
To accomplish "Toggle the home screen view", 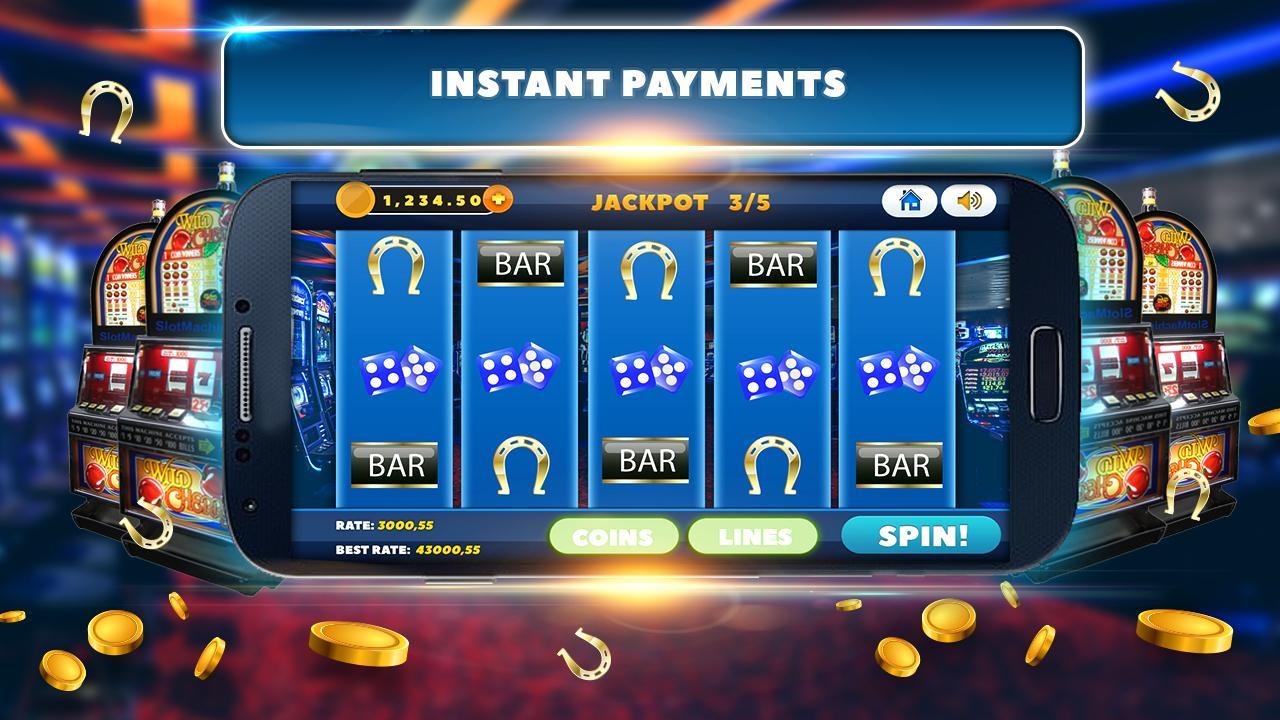I will click(909, 202).
